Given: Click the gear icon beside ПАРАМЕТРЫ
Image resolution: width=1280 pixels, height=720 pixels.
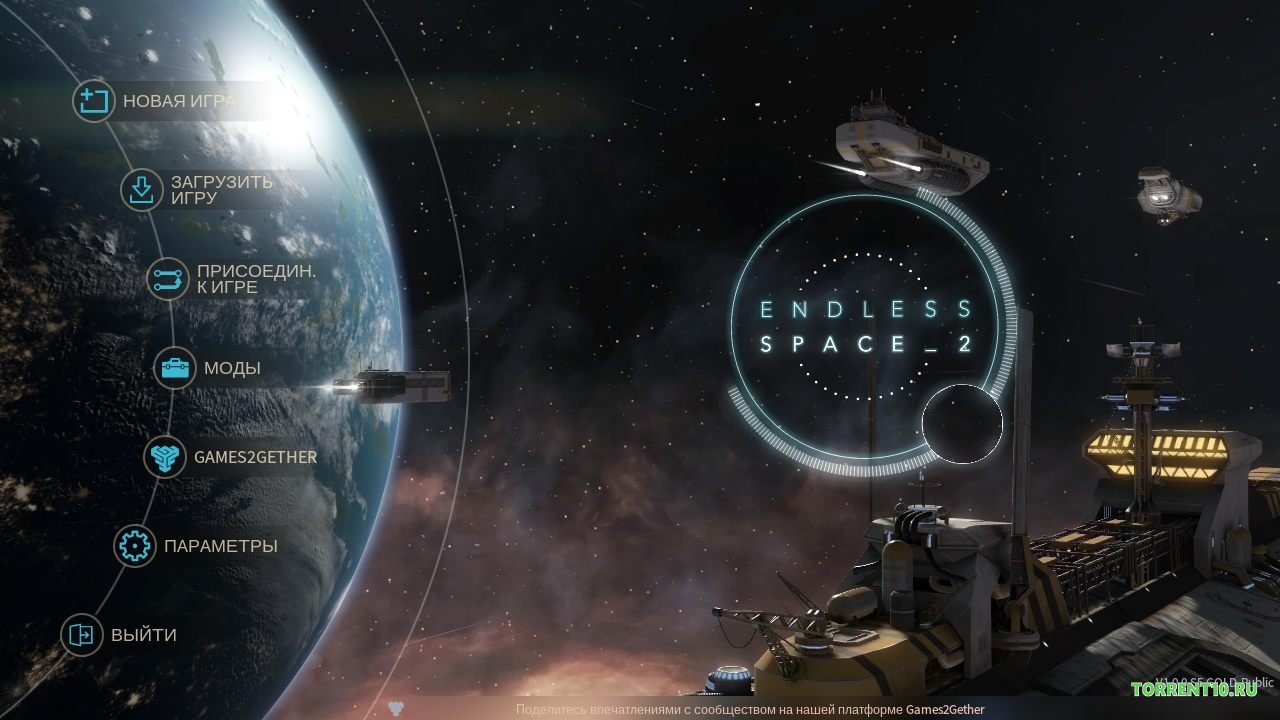Looking at the screenshot, I should (136, 546).
